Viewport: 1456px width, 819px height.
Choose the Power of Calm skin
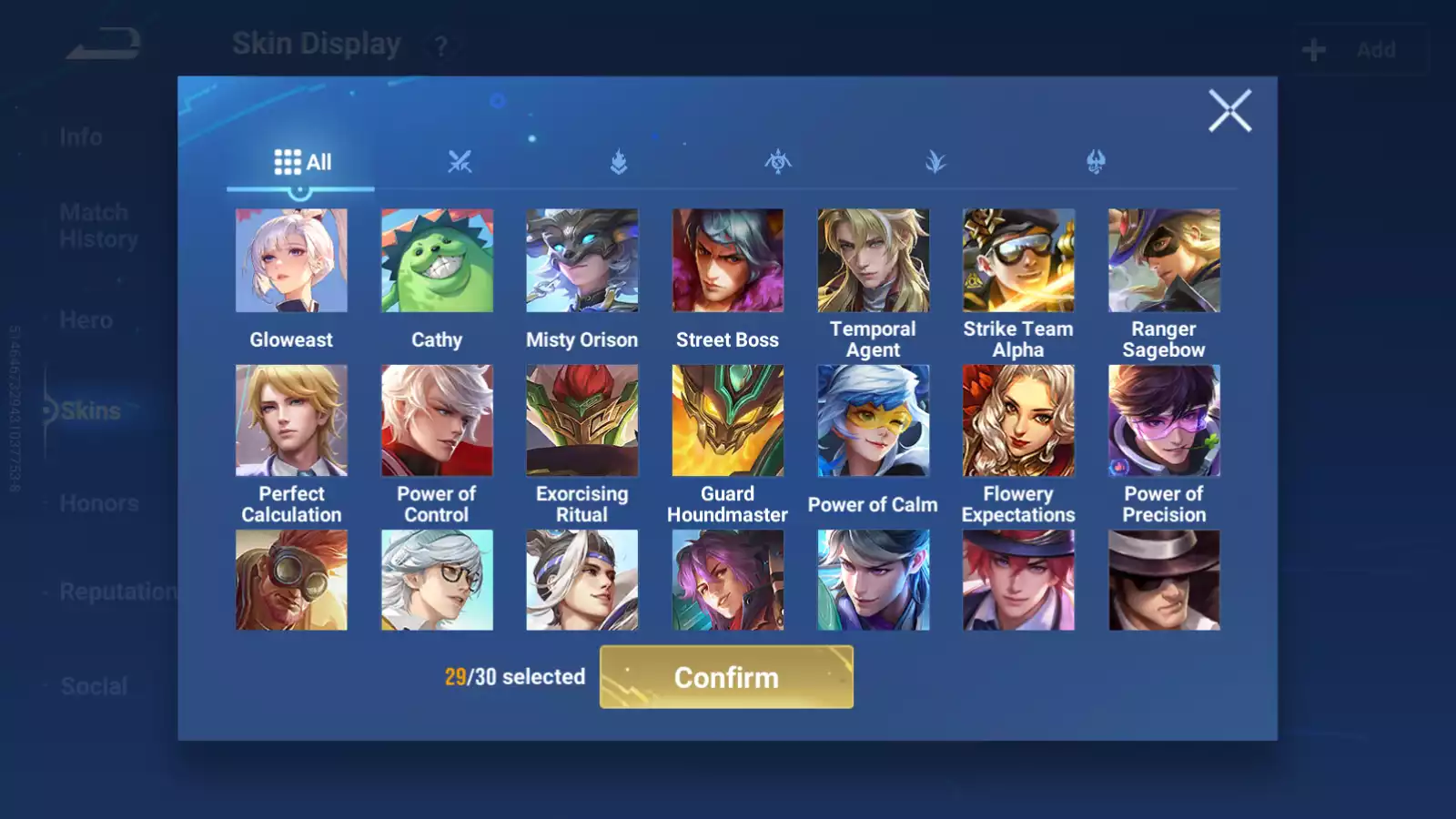tap(873, 420)
